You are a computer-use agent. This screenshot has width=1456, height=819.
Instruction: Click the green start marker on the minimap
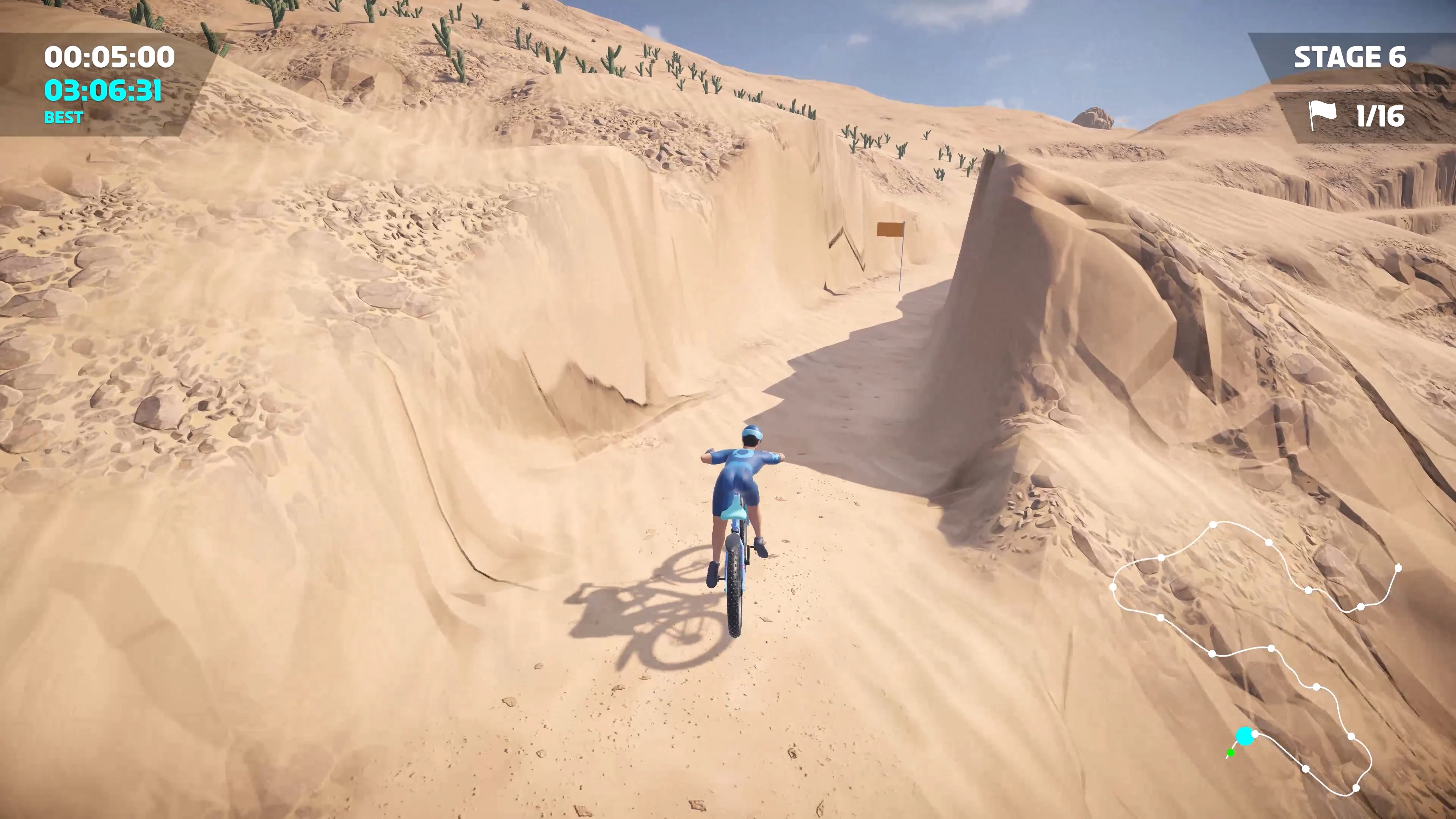[x=1230, y=753]
